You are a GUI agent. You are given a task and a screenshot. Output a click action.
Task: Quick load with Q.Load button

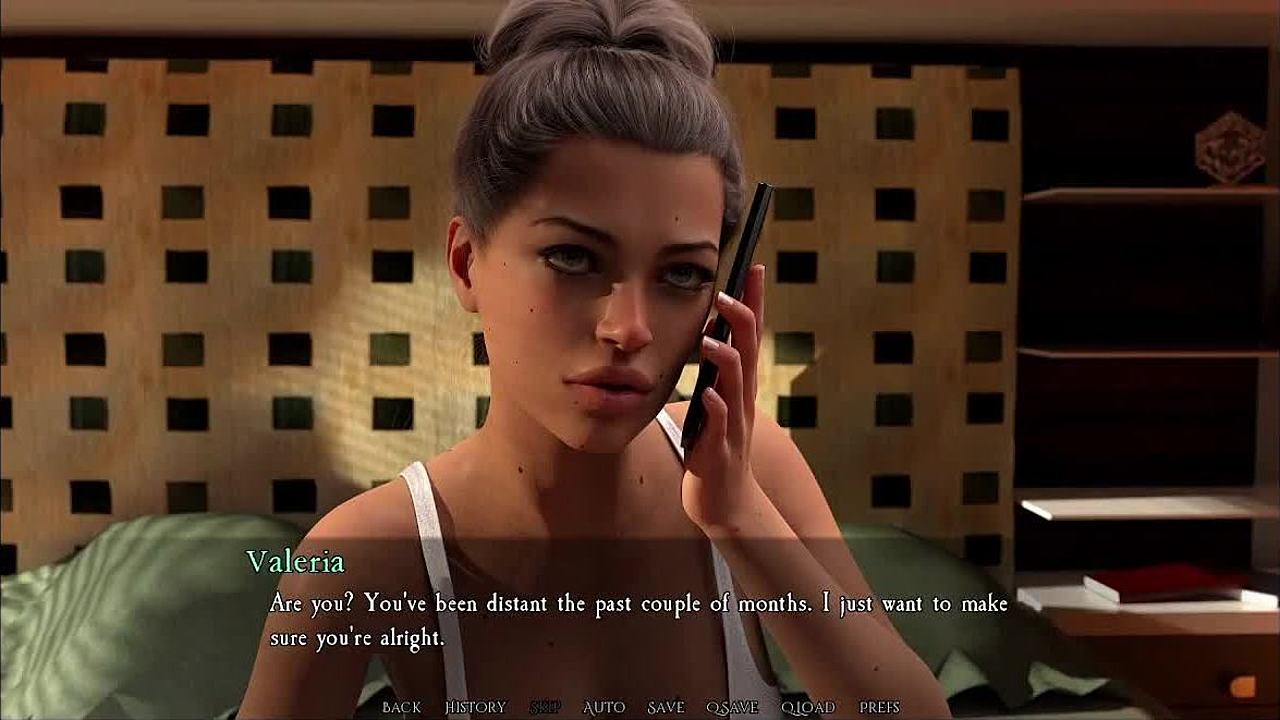tap(808, 707)
